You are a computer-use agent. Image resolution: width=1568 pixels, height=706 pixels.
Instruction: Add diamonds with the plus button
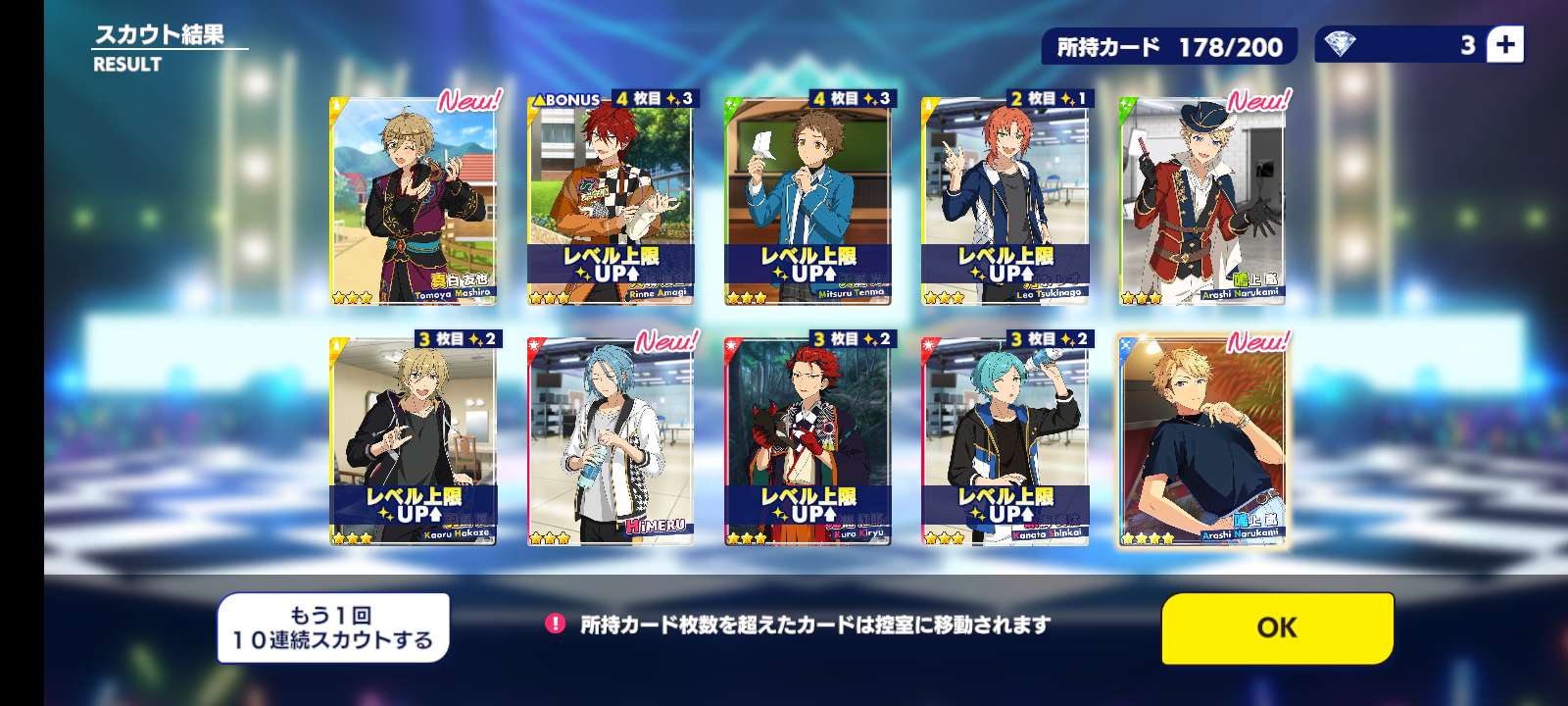point(1504,45)
